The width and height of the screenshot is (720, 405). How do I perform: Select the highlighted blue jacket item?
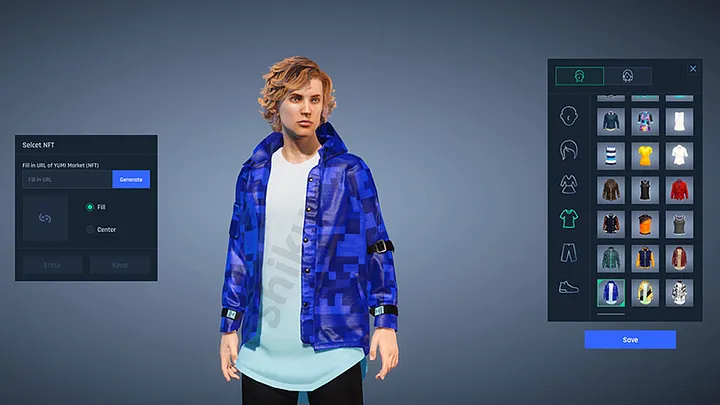pos(609,292)
